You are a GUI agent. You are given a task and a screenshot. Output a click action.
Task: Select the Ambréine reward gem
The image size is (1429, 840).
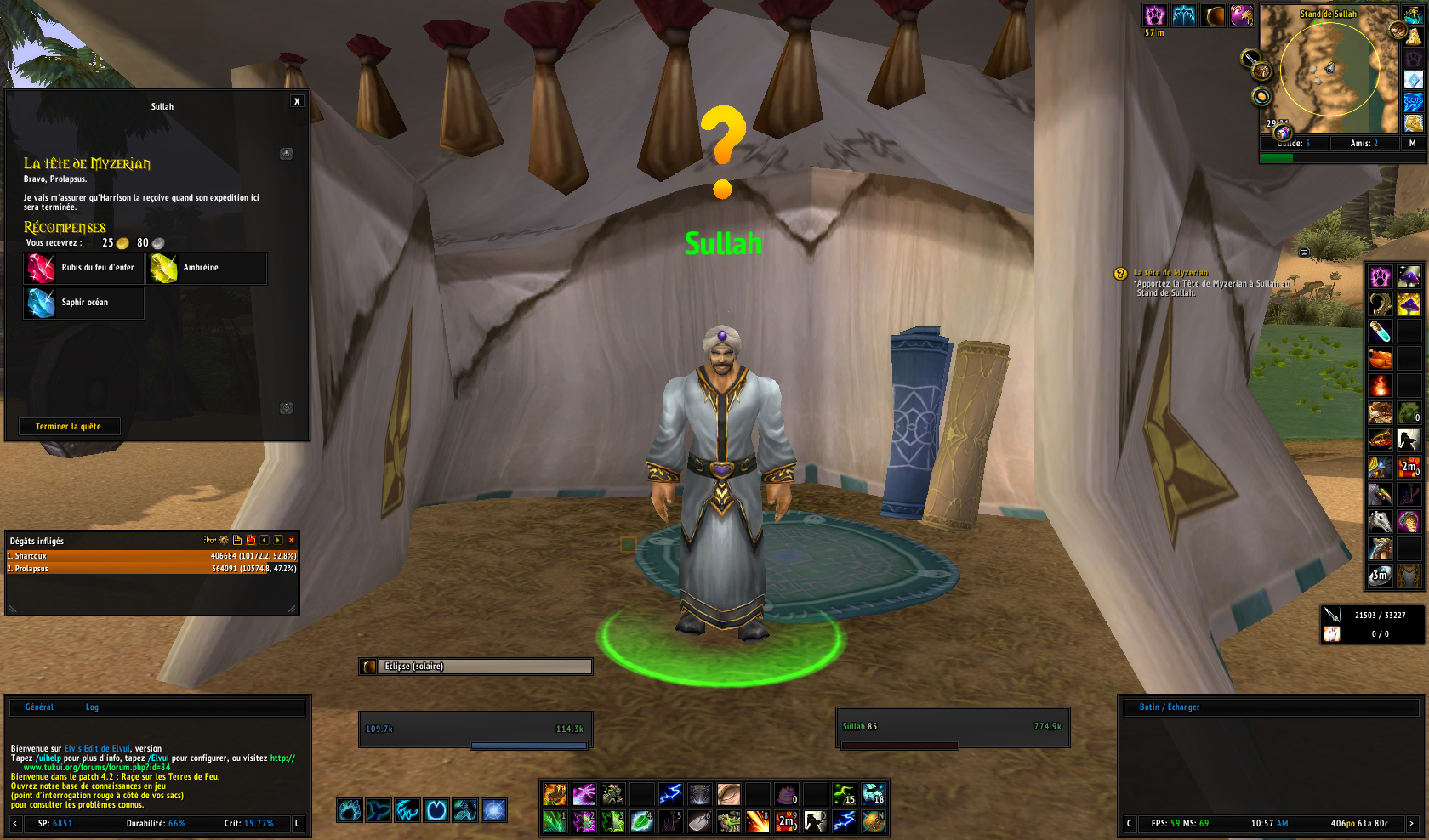(207, 268)
